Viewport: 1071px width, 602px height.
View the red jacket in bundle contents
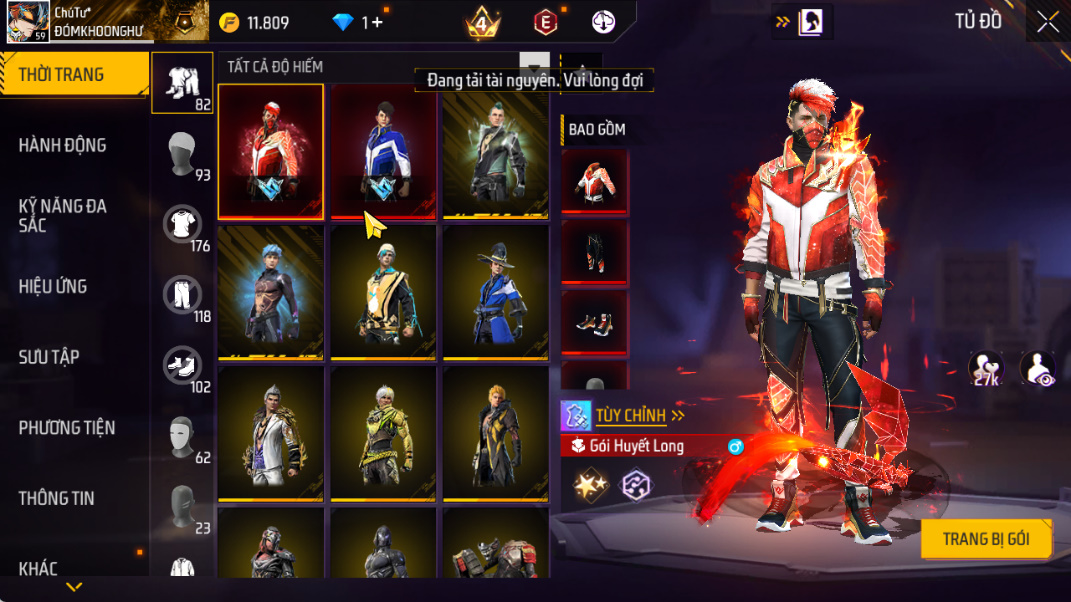tap(594, 181)
